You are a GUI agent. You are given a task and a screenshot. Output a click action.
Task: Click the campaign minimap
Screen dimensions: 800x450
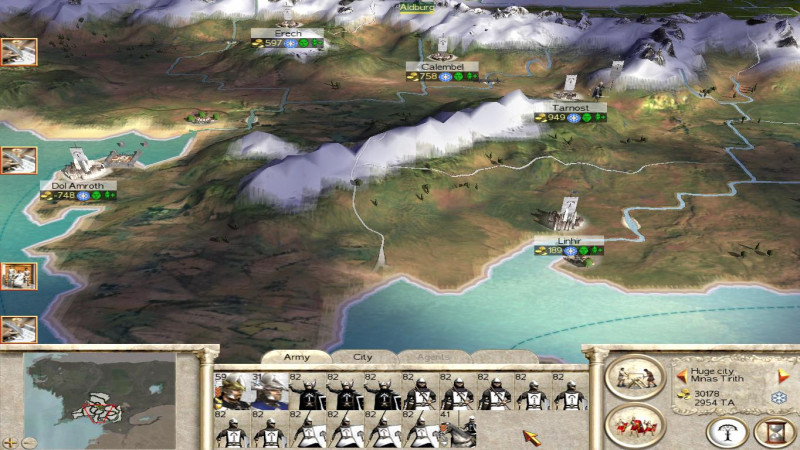click(x=100, y=399)
